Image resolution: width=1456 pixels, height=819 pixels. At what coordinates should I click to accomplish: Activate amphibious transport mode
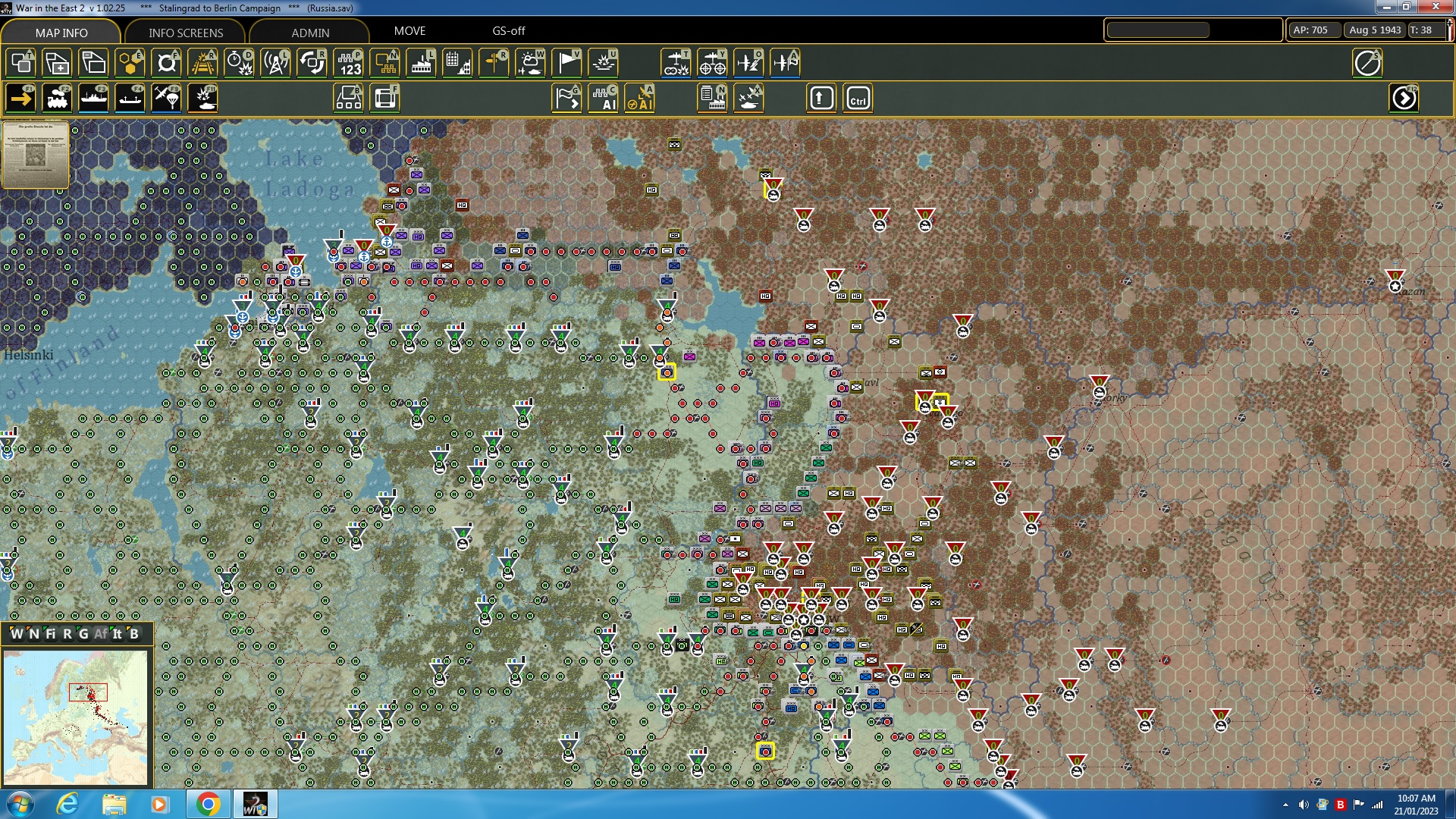point(130,97)
